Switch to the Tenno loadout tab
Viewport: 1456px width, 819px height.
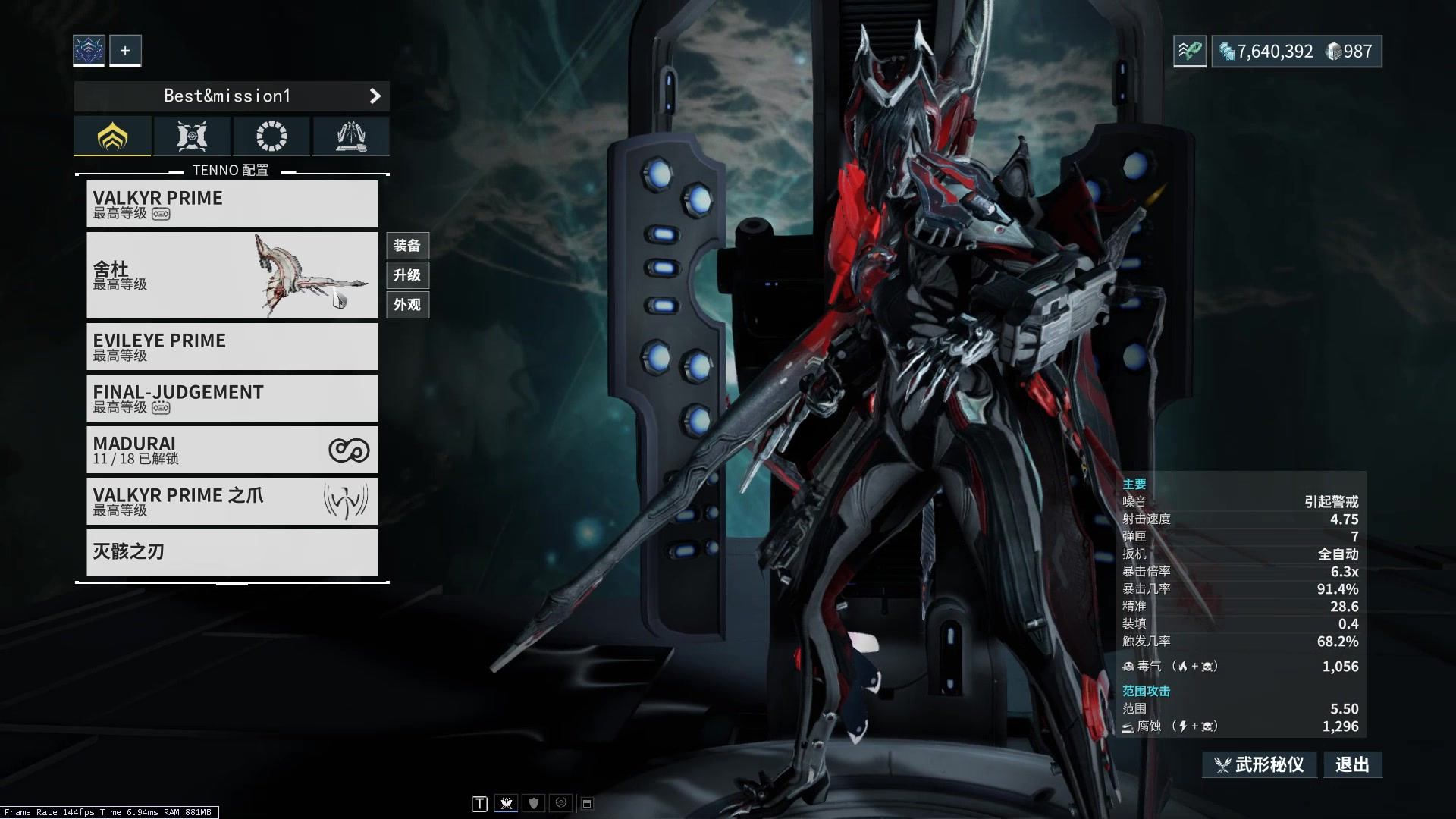[112, 136]
